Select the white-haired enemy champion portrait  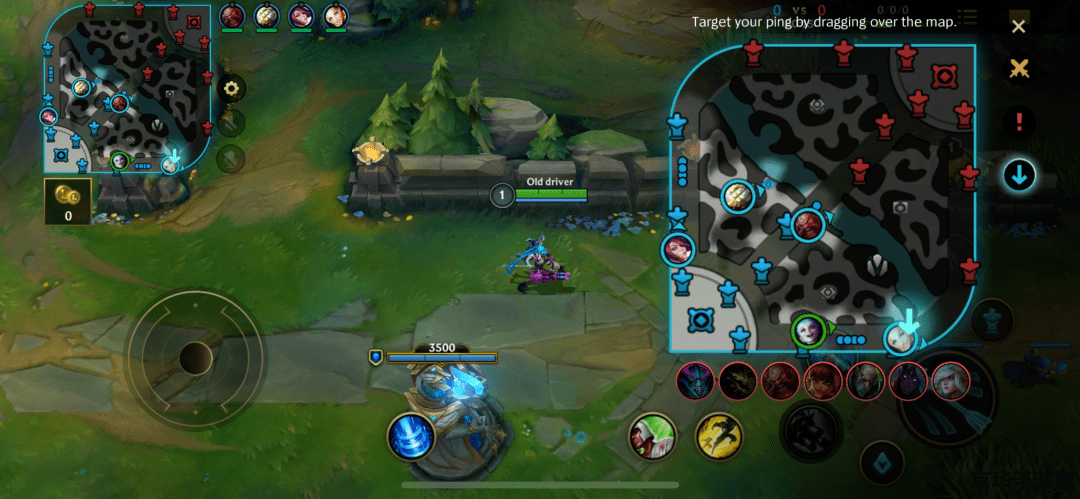950,381
